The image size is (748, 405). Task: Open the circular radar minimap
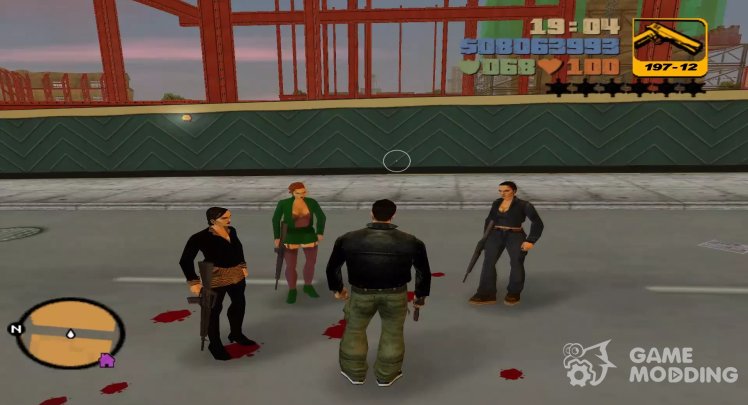(x=72, y=333)
